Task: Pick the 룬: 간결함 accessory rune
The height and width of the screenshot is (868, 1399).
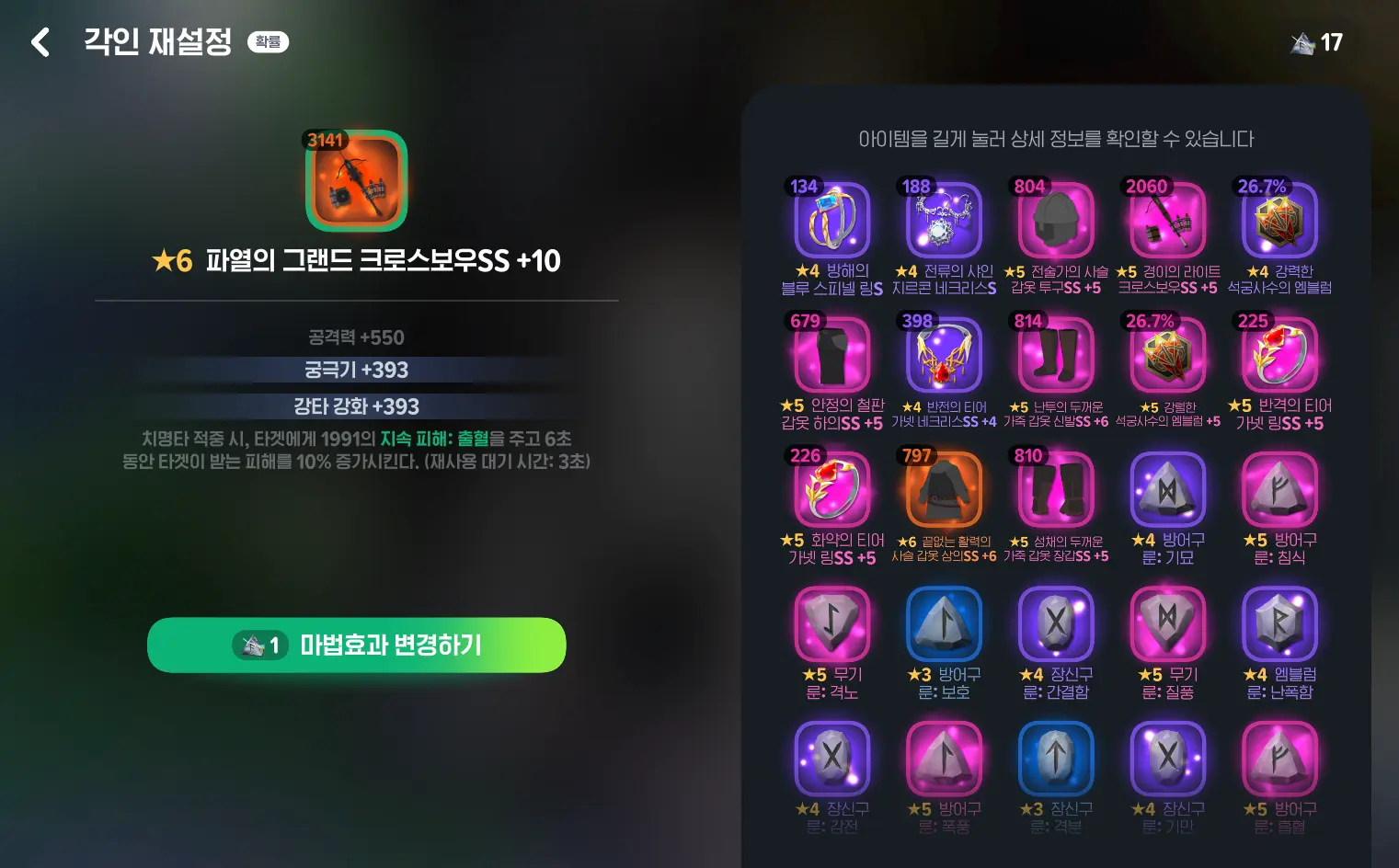Action: pos(1055,625)
